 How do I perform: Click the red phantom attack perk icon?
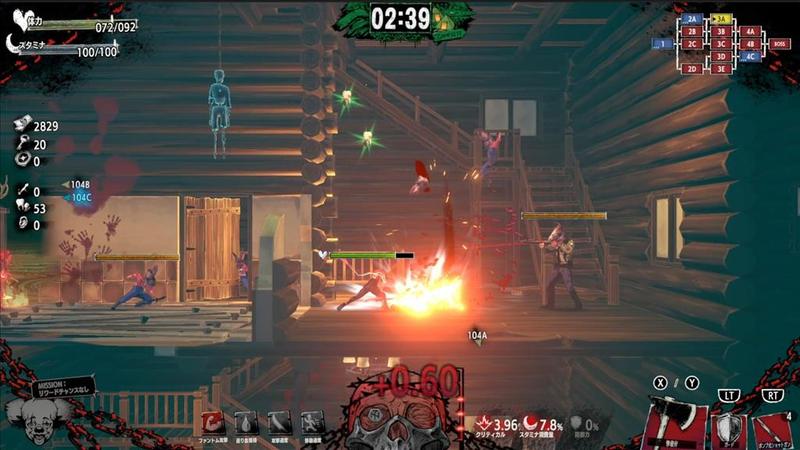[212, 422]
